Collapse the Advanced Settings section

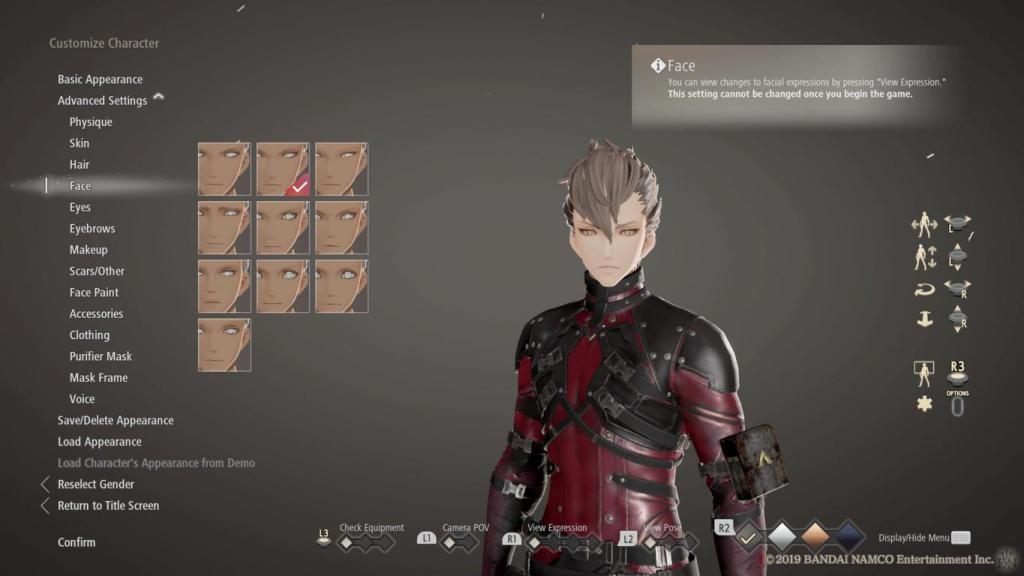(x=158, y=98)
